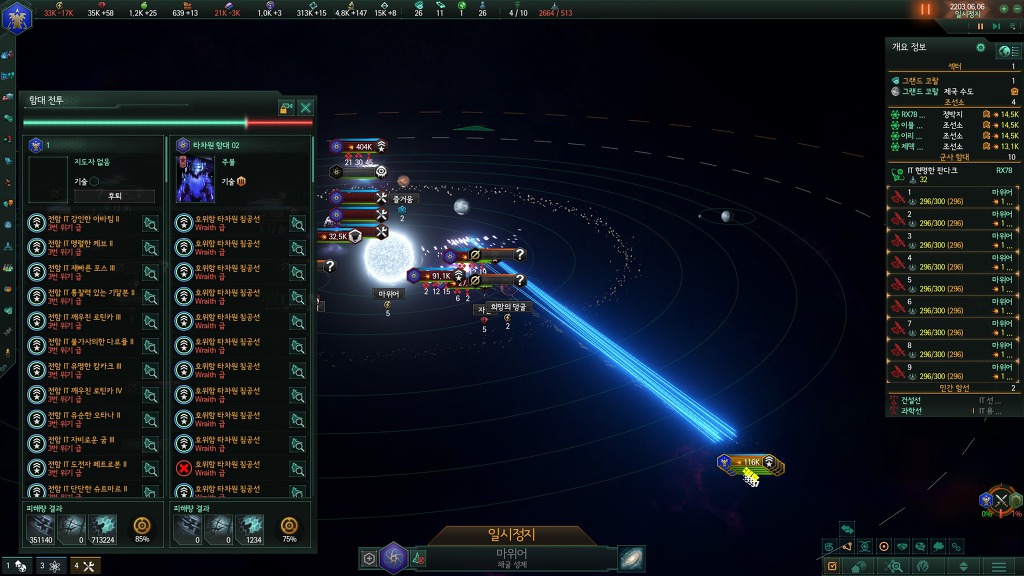The width and height of the screenshot is (1024, 576).
Task: Inspect the ship 전함 IT 강인한 아바림 II
Action: (150, 223)
